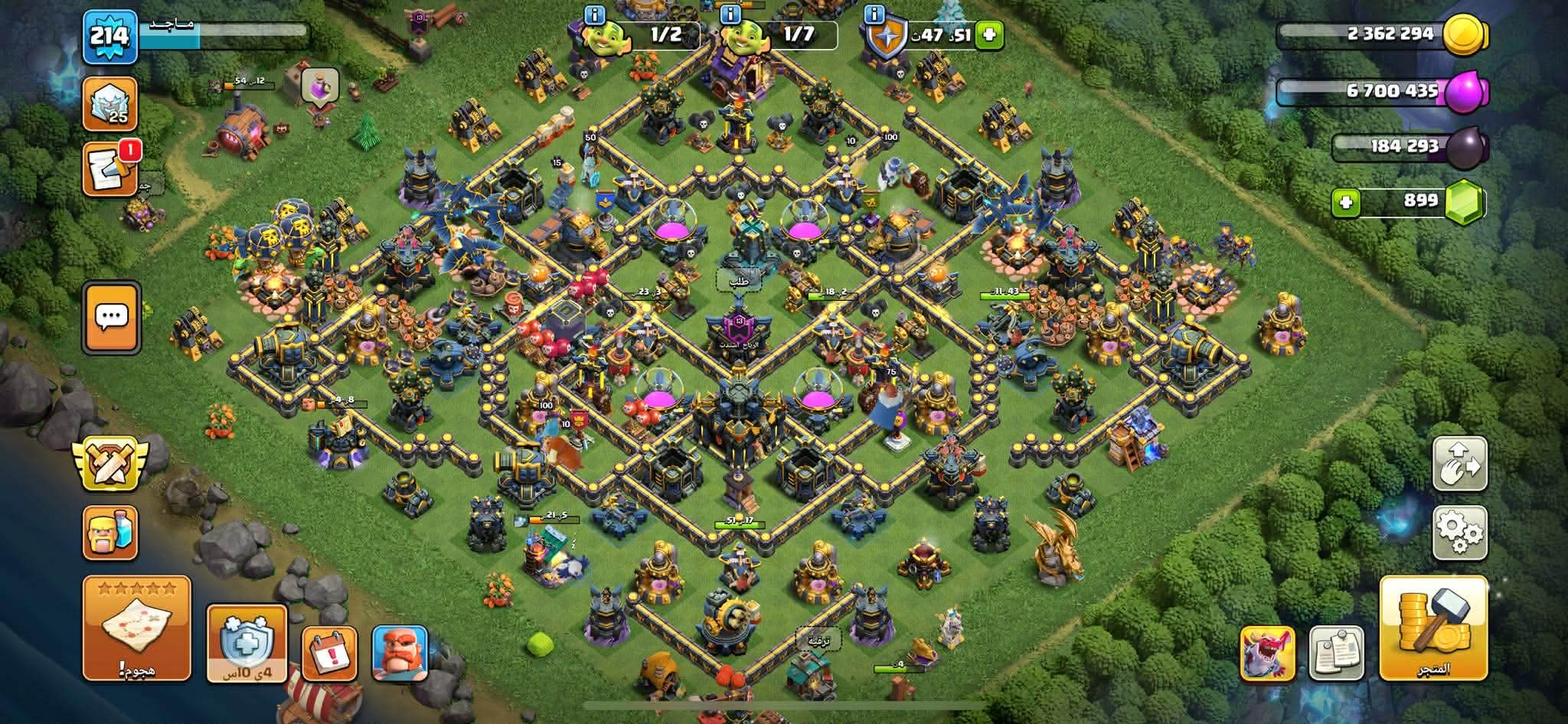Open the red dragon icon beside notes
This screenshot has width=1568, height=724.
1267,653
